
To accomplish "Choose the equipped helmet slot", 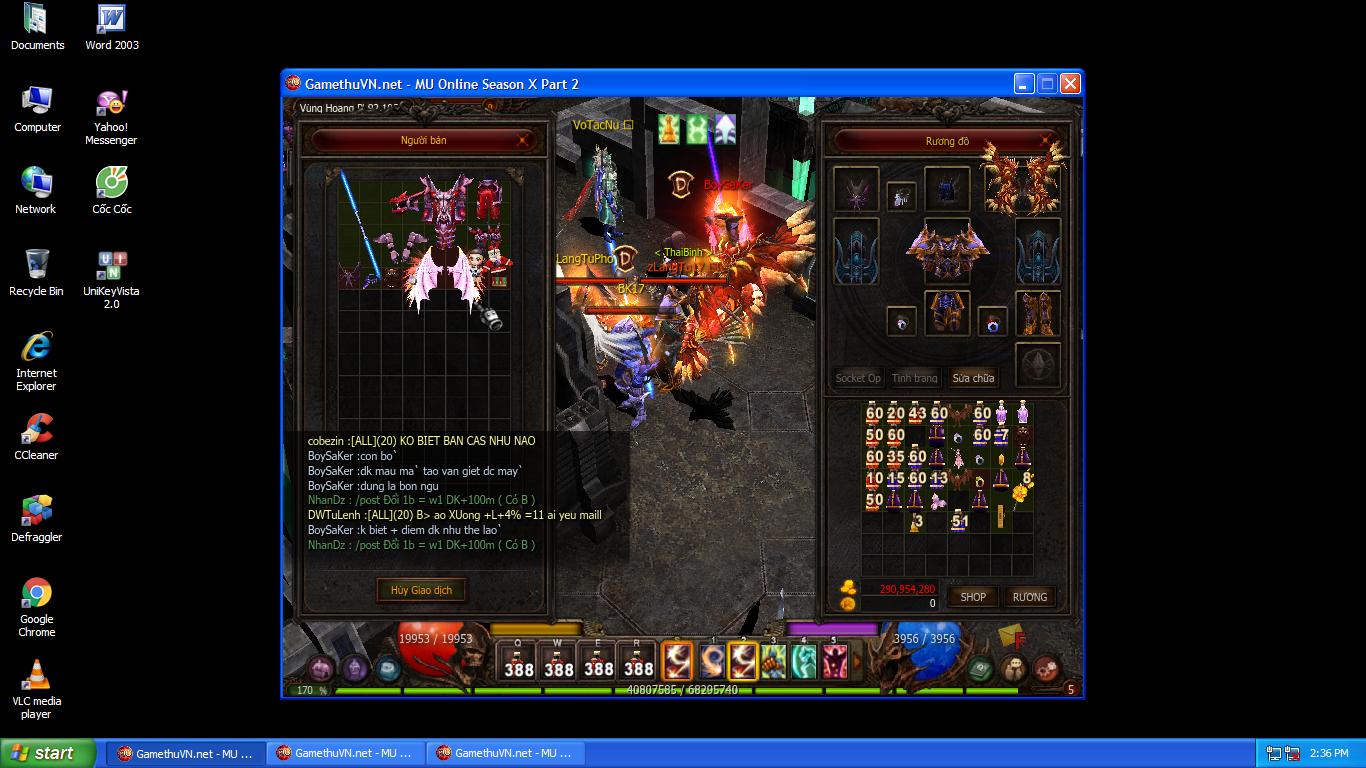I will click(x=946, y=187).
